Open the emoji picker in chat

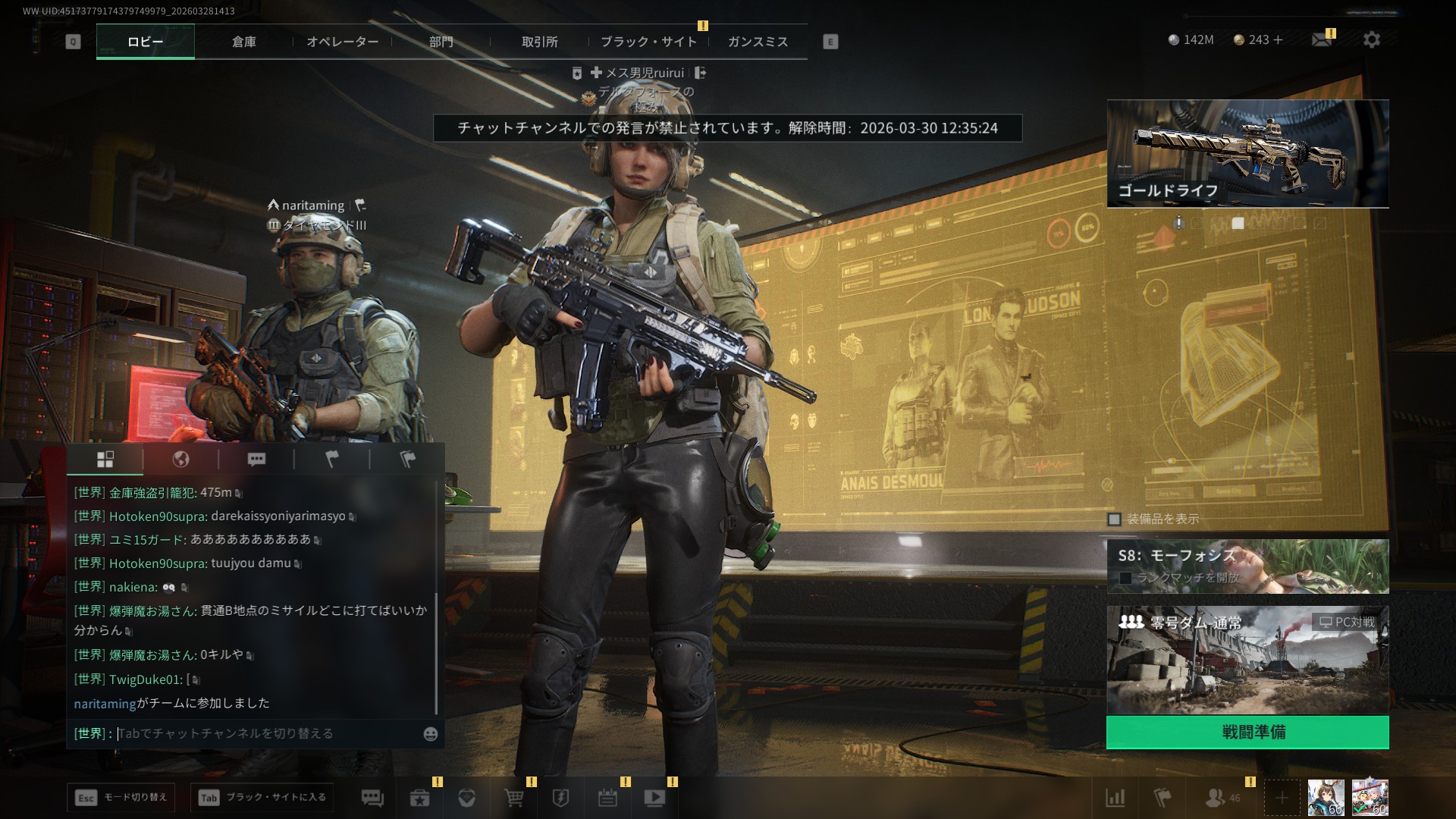point(431,734)
